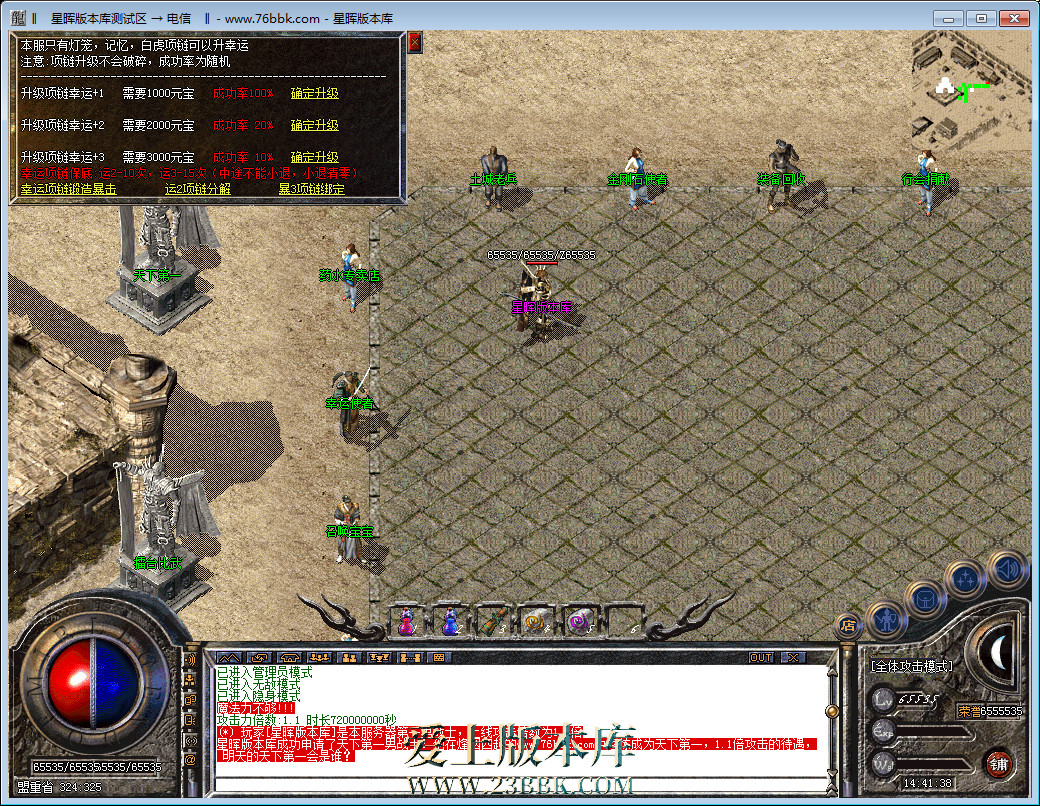Use the orange spiral scroll in belt slot

tap(536, 621)
